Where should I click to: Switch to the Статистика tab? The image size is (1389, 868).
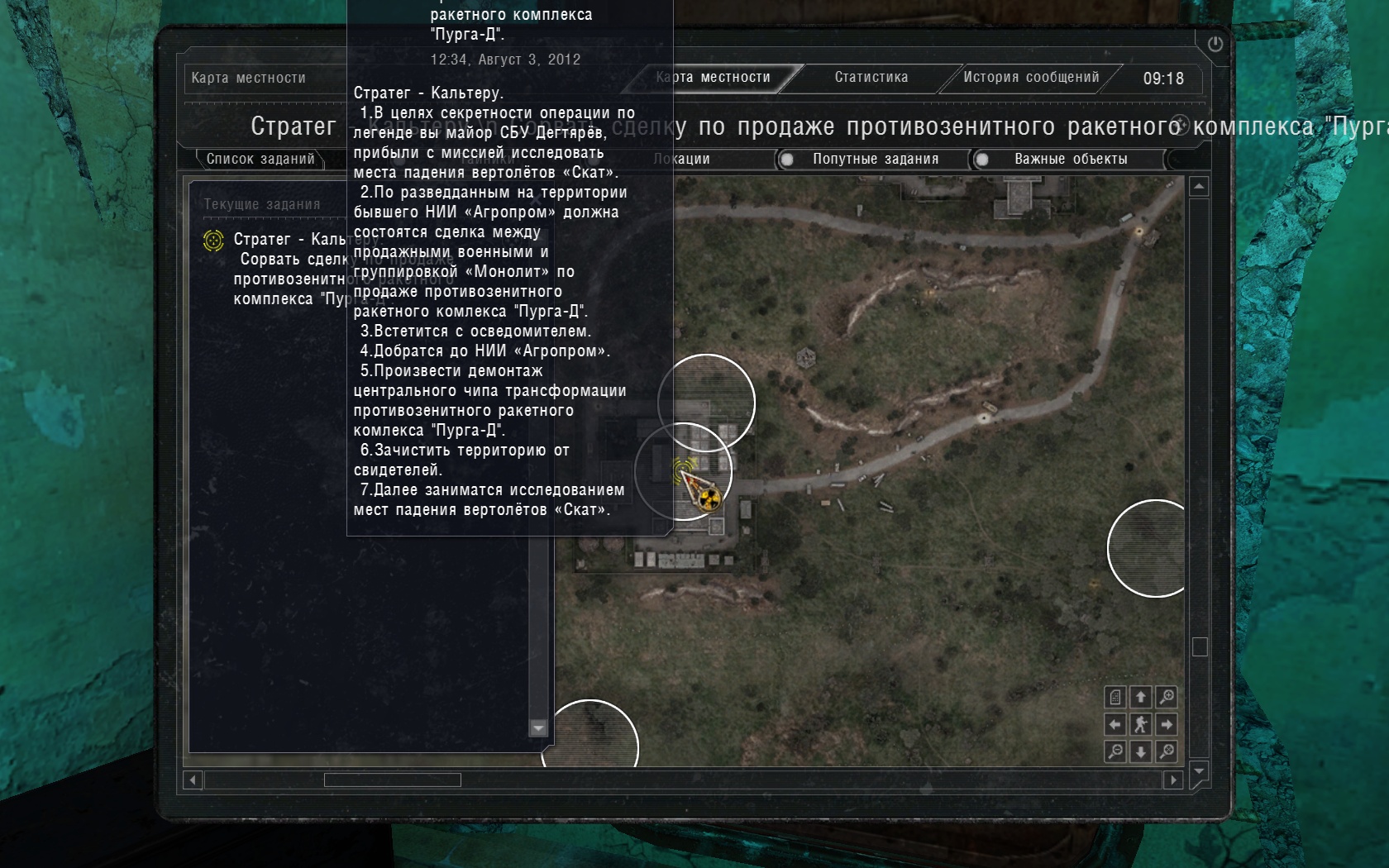[871, 78]
